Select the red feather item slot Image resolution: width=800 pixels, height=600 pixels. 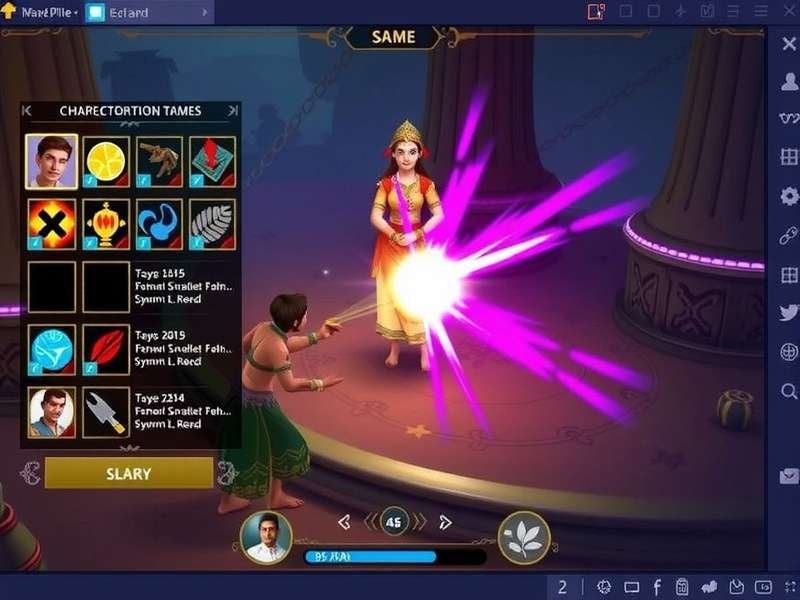pos(106,349)
